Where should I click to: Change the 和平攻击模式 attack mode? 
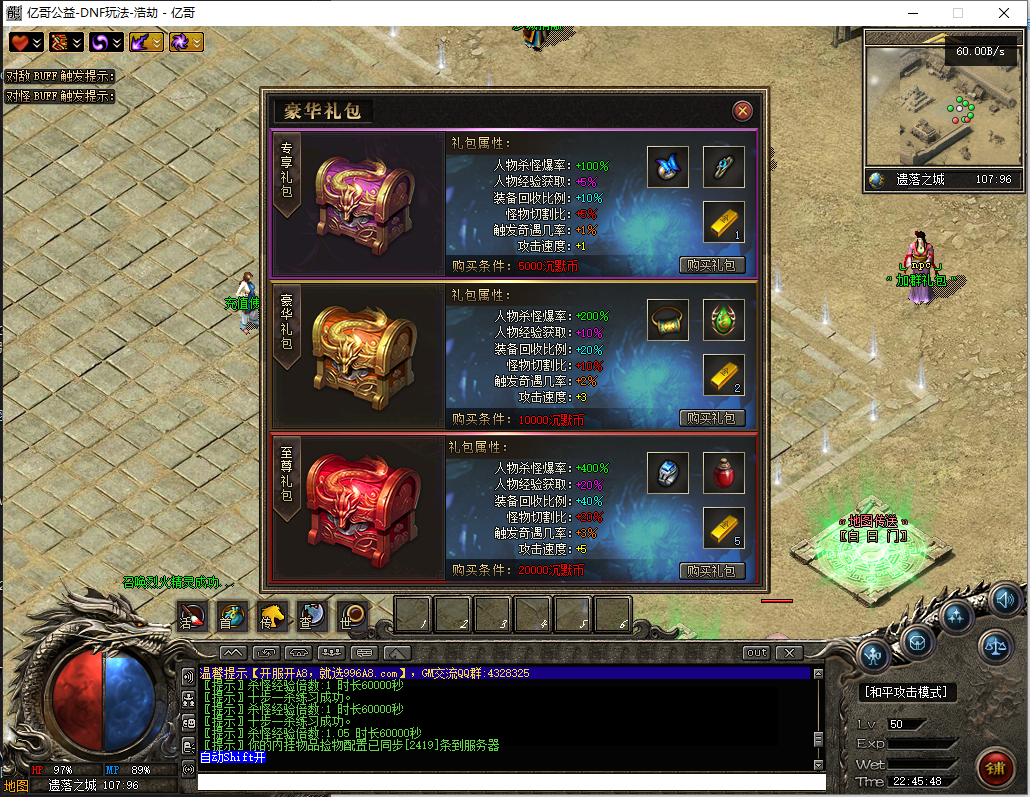click(x=909, y=692)
